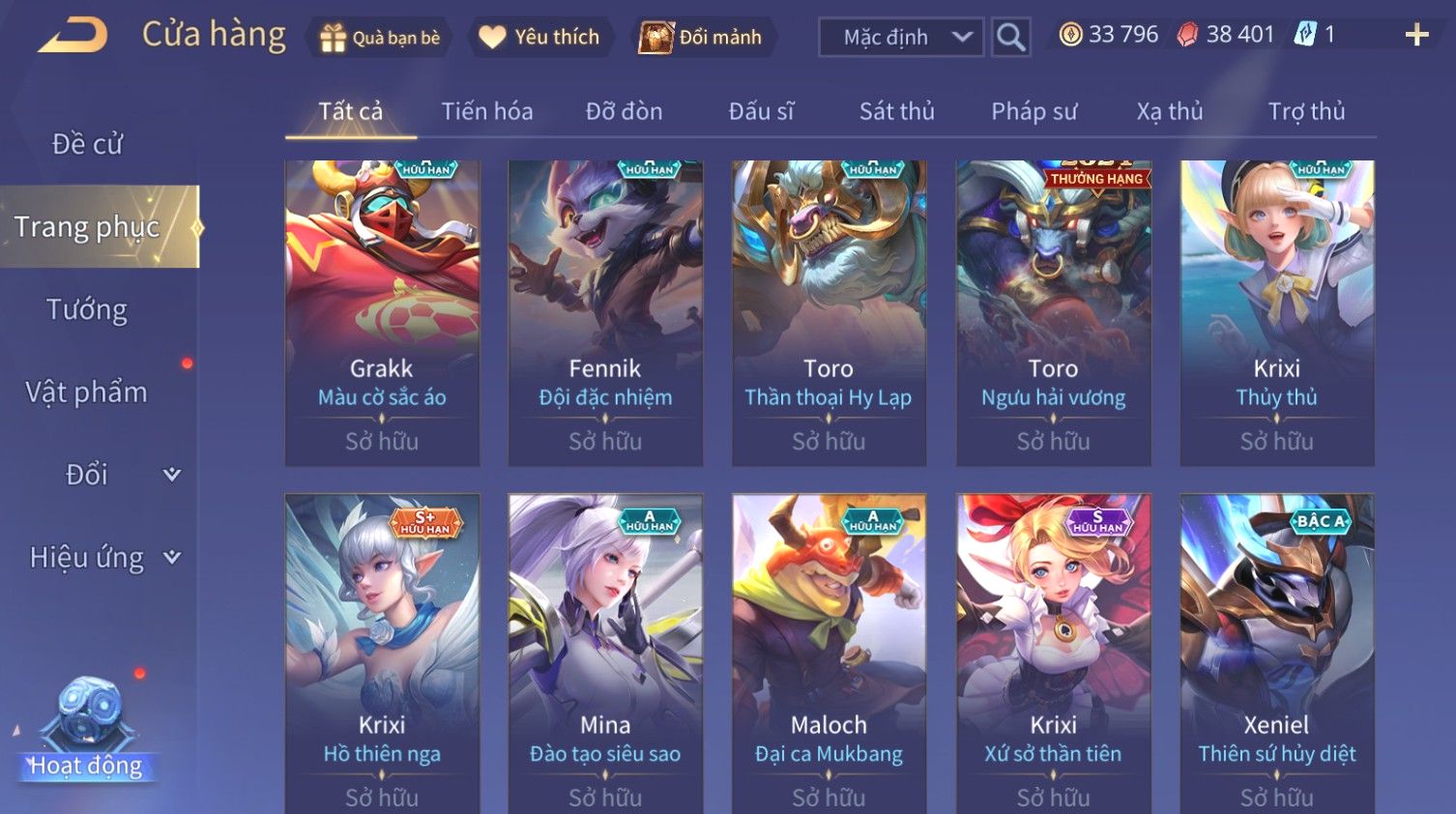Click the magnifying glass search button
This screenshot has width=1456, height=814.
(1010, 38)
